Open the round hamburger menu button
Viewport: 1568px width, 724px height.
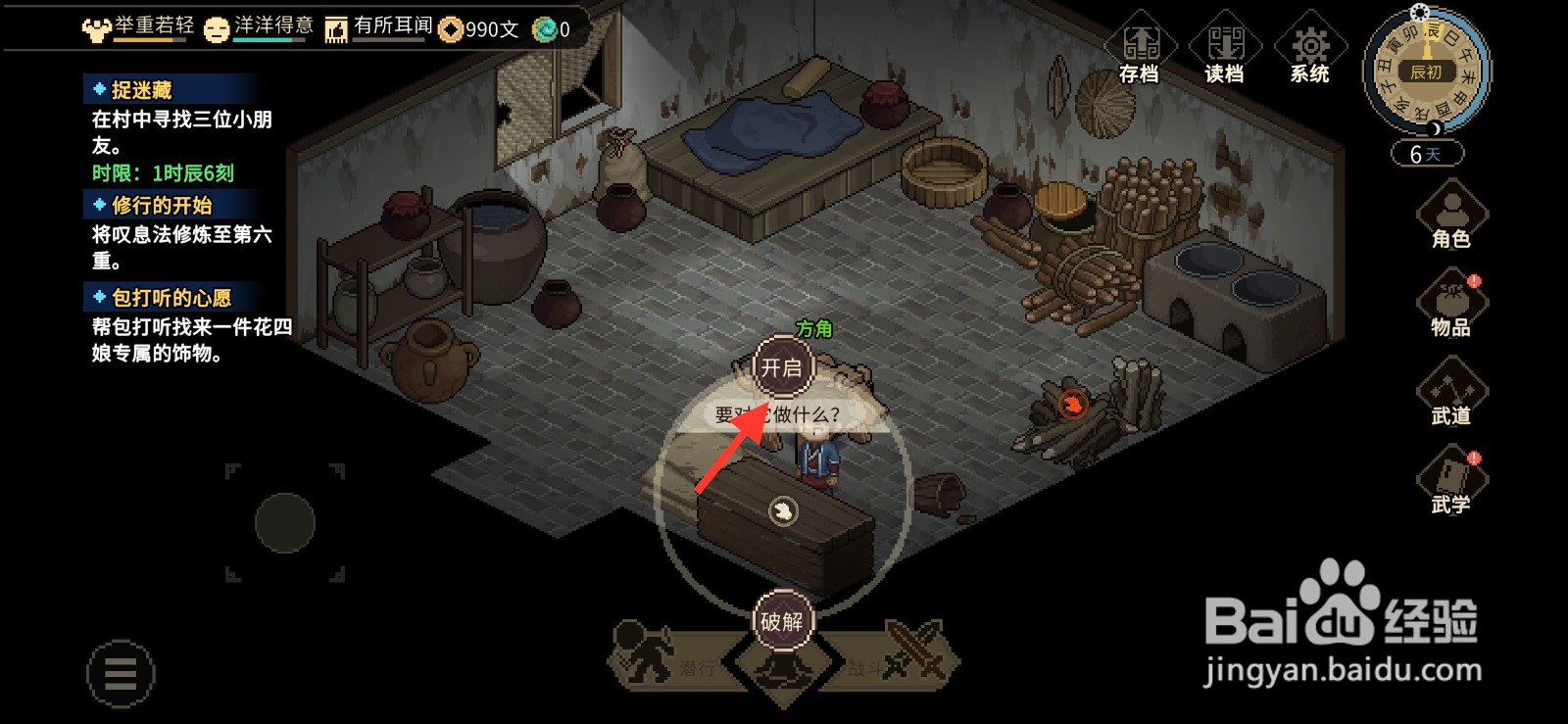click(x=120, y=673)
